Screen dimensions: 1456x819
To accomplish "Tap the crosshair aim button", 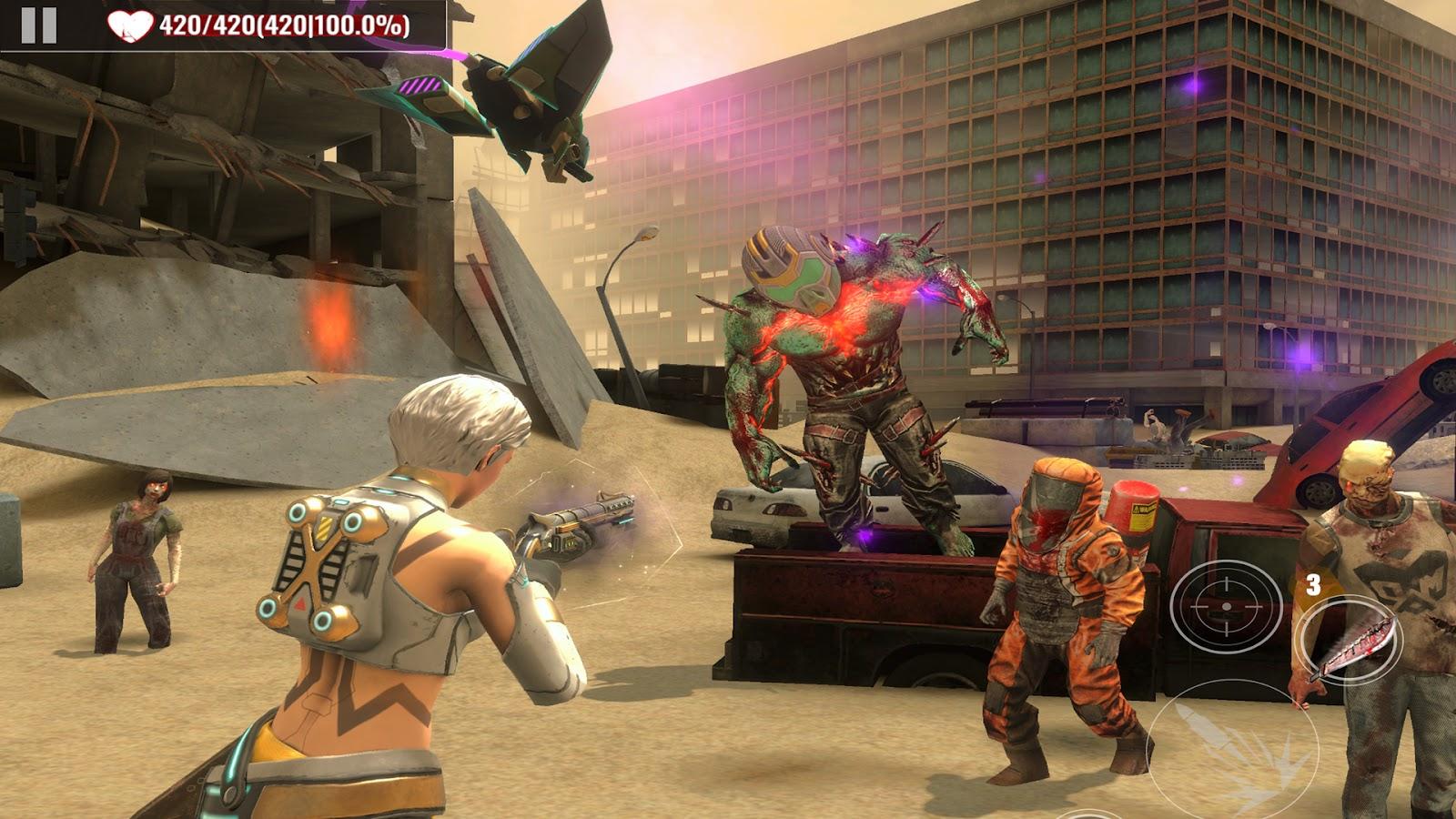I will click(1225, 605).
